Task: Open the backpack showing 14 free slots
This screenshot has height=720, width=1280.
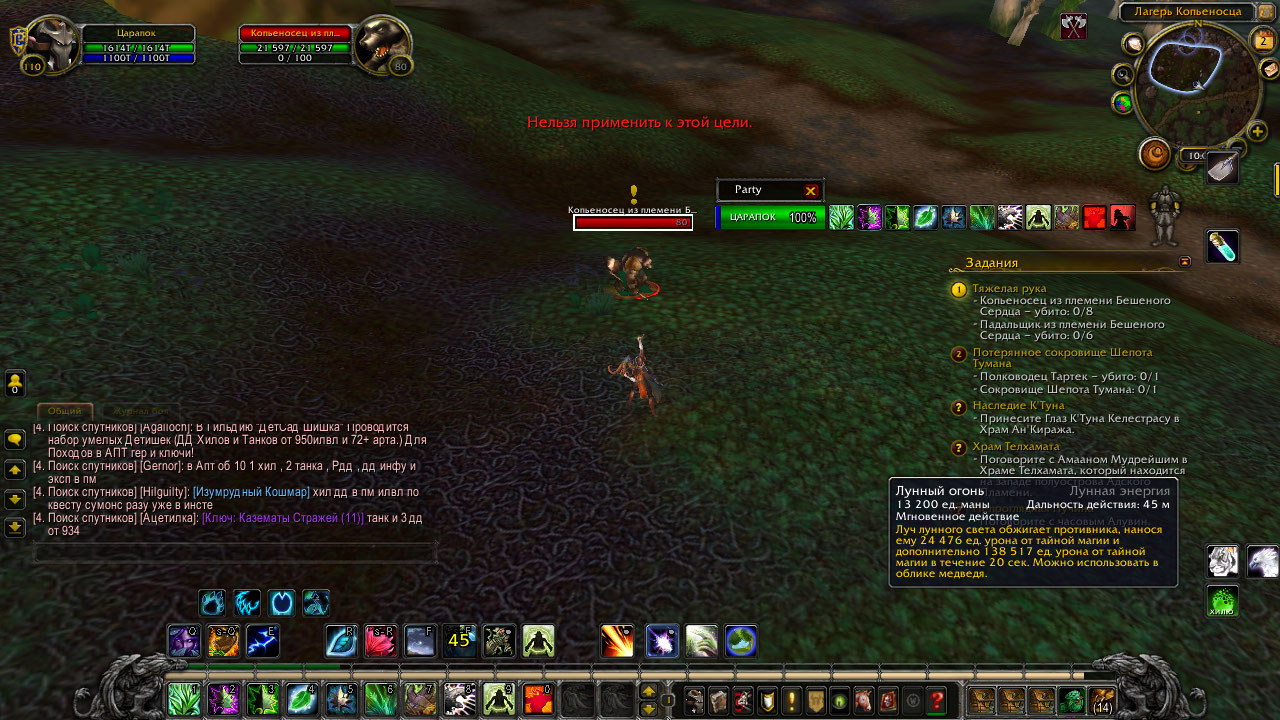Action: (1101, 700)
